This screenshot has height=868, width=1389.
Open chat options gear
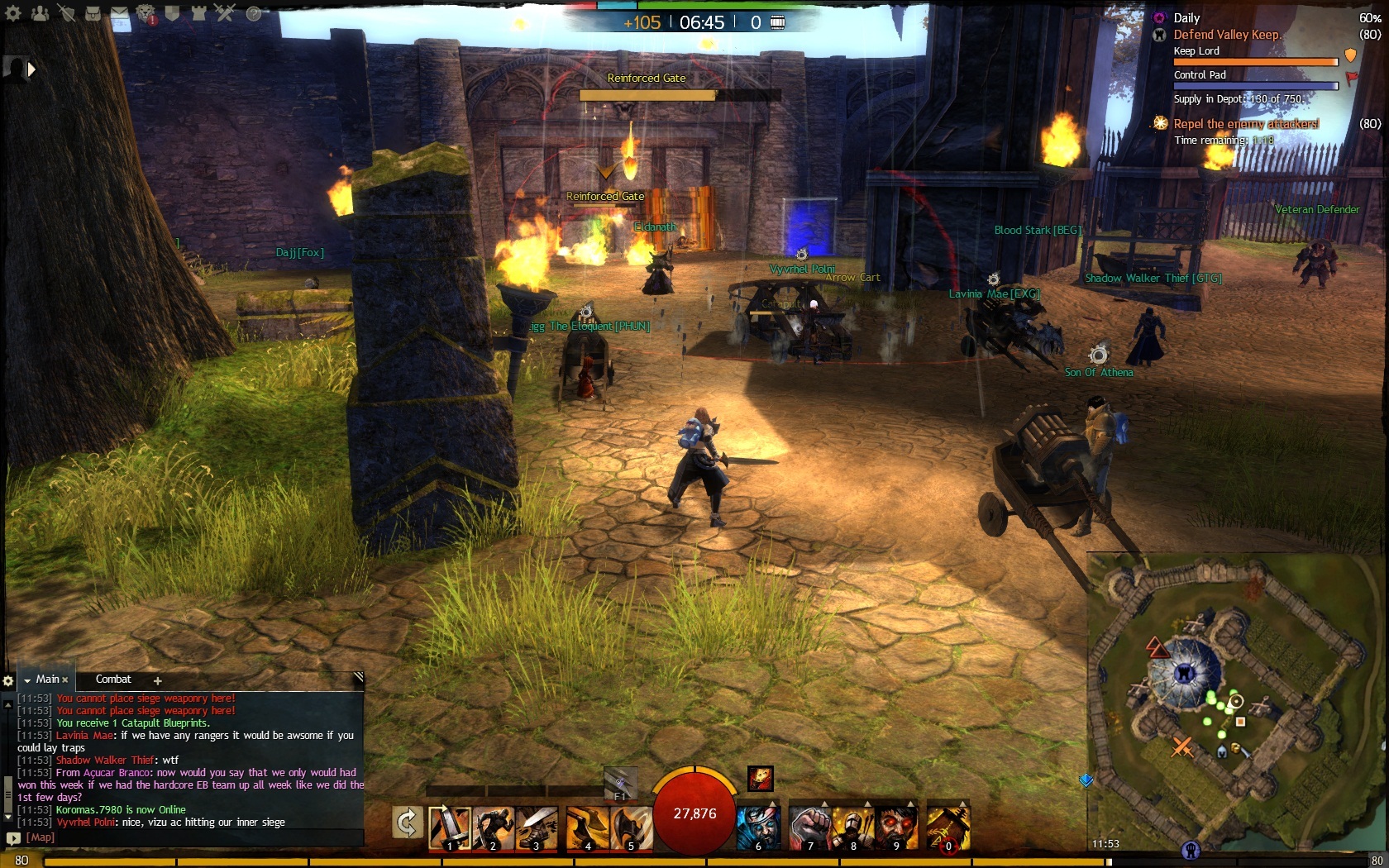[x=8, y=680]
